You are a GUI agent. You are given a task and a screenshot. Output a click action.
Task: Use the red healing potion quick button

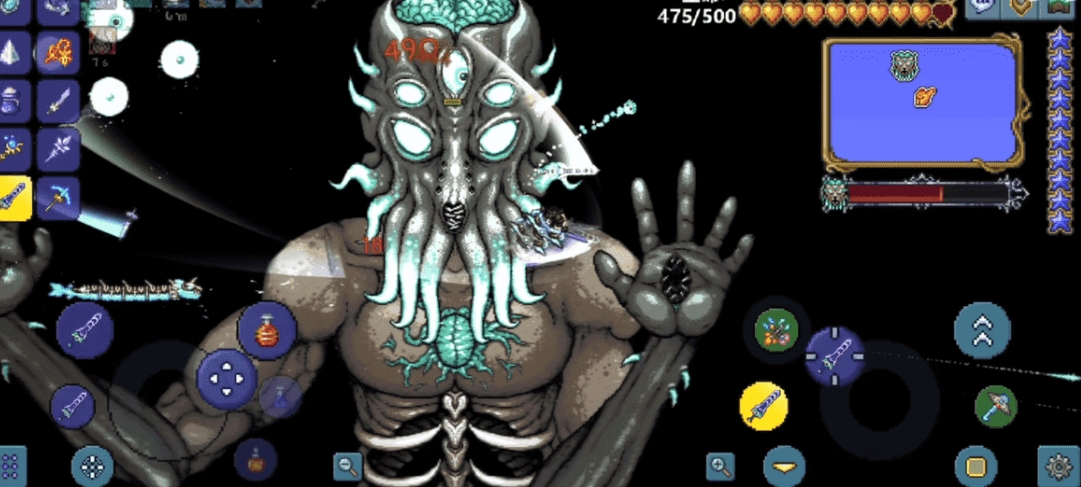click(x=266, y=330)
